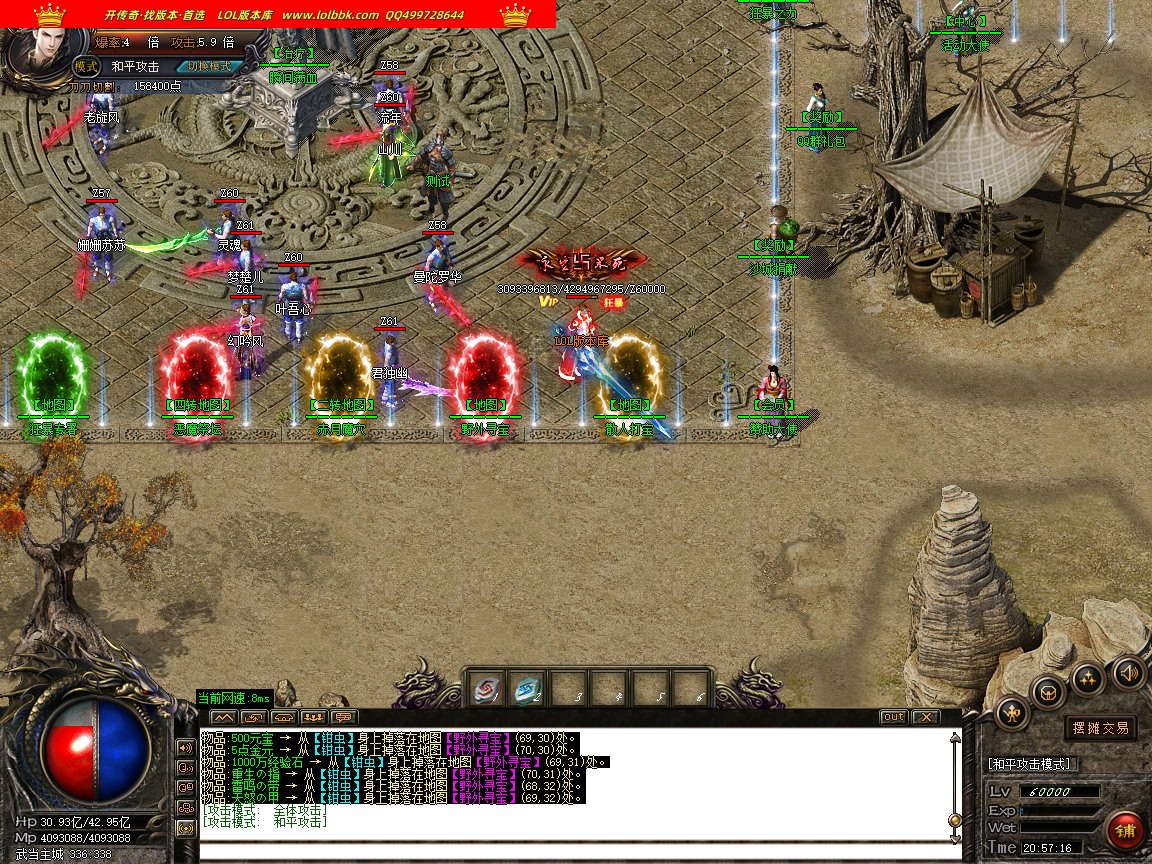The height and width of the screenshot is (864, 1152).
Task: Open the speech bubble chat toolbar button
Action: tap(344, 717)
